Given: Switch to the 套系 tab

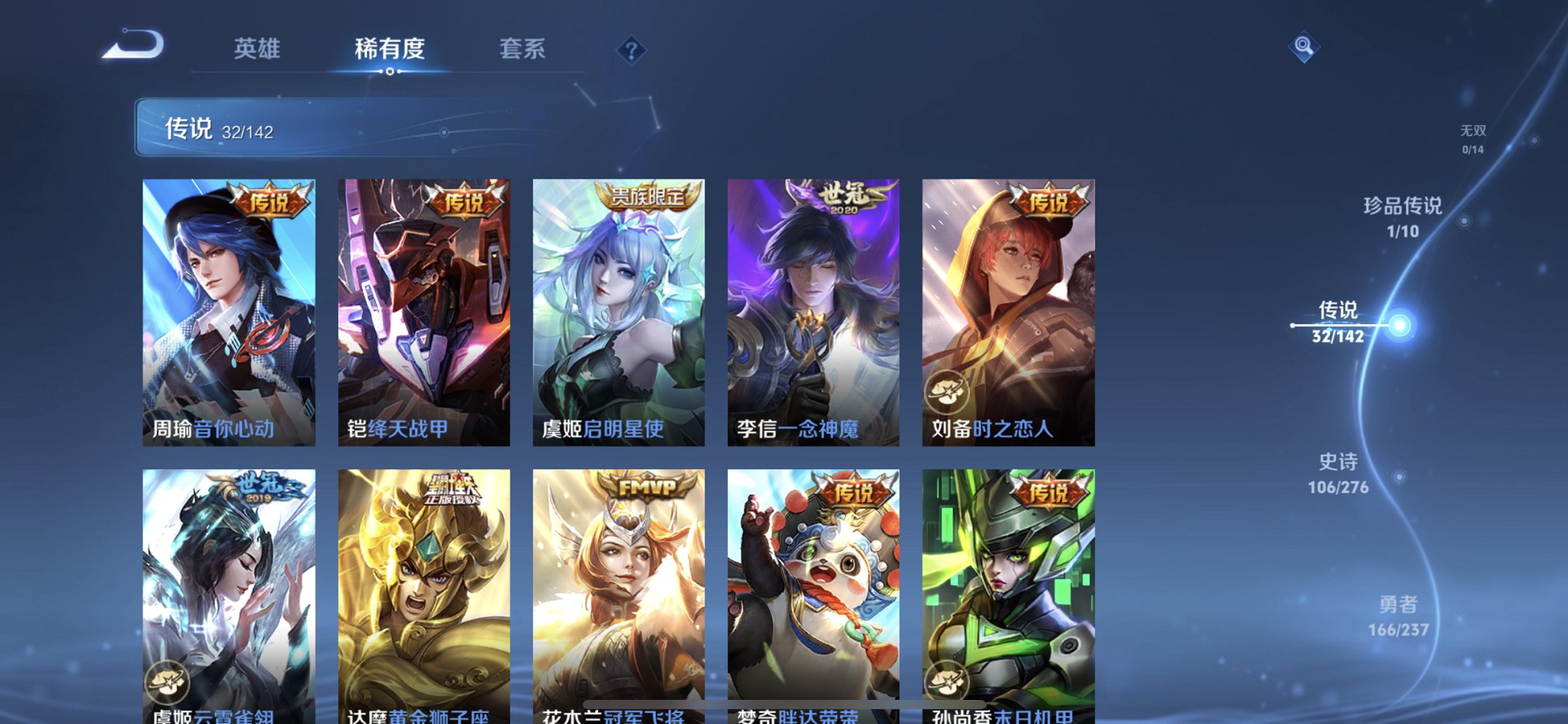Looking at the screenshot, I should pos(523,50).
